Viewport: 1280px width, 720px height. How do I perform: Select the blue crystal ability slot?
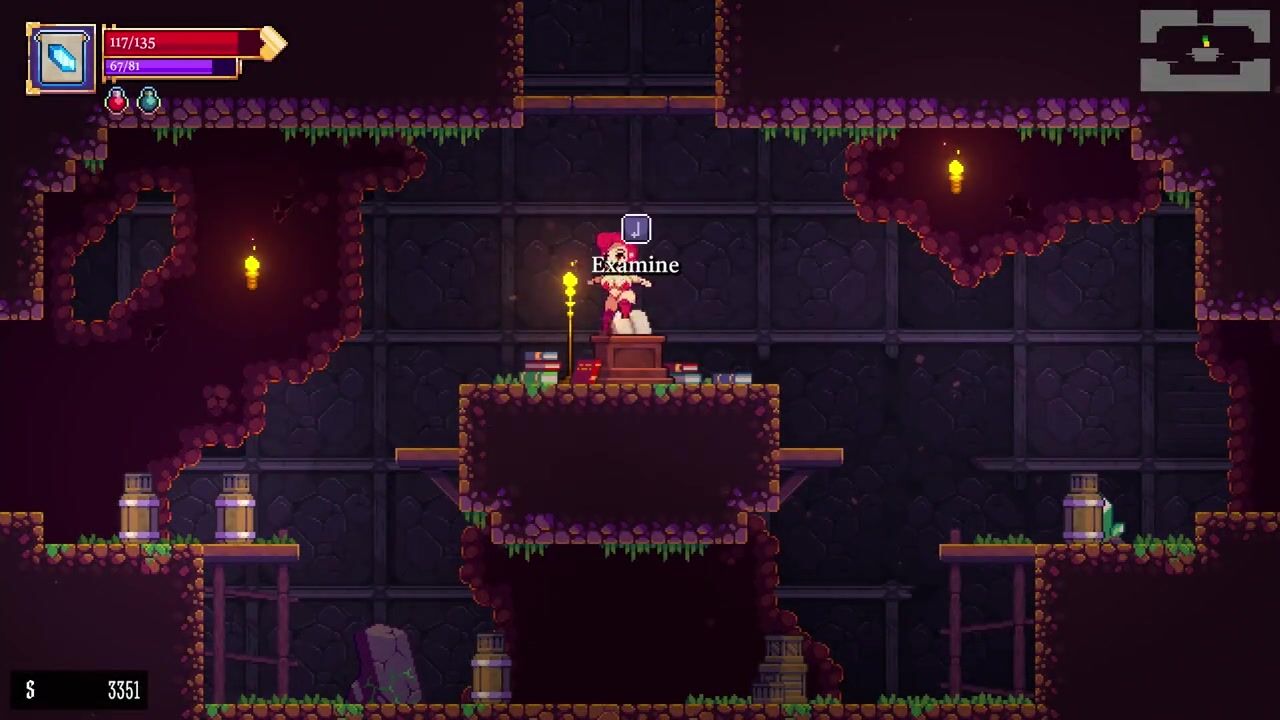61,59
